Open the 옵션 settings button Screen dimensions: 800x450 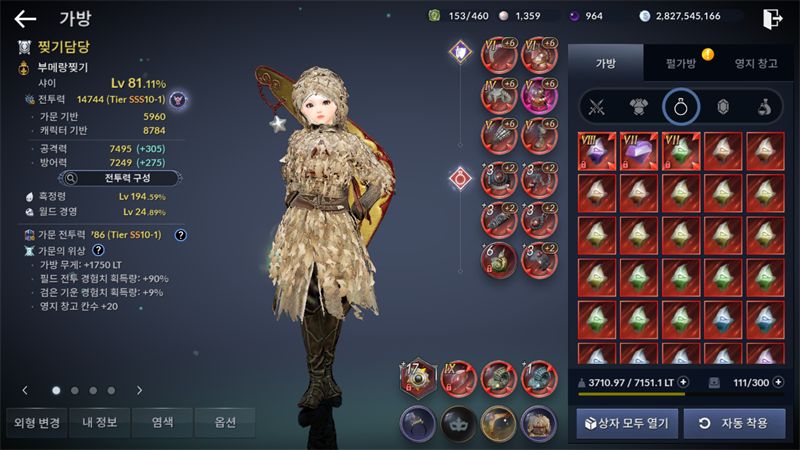pyautogui.click(x=225, y=422)
